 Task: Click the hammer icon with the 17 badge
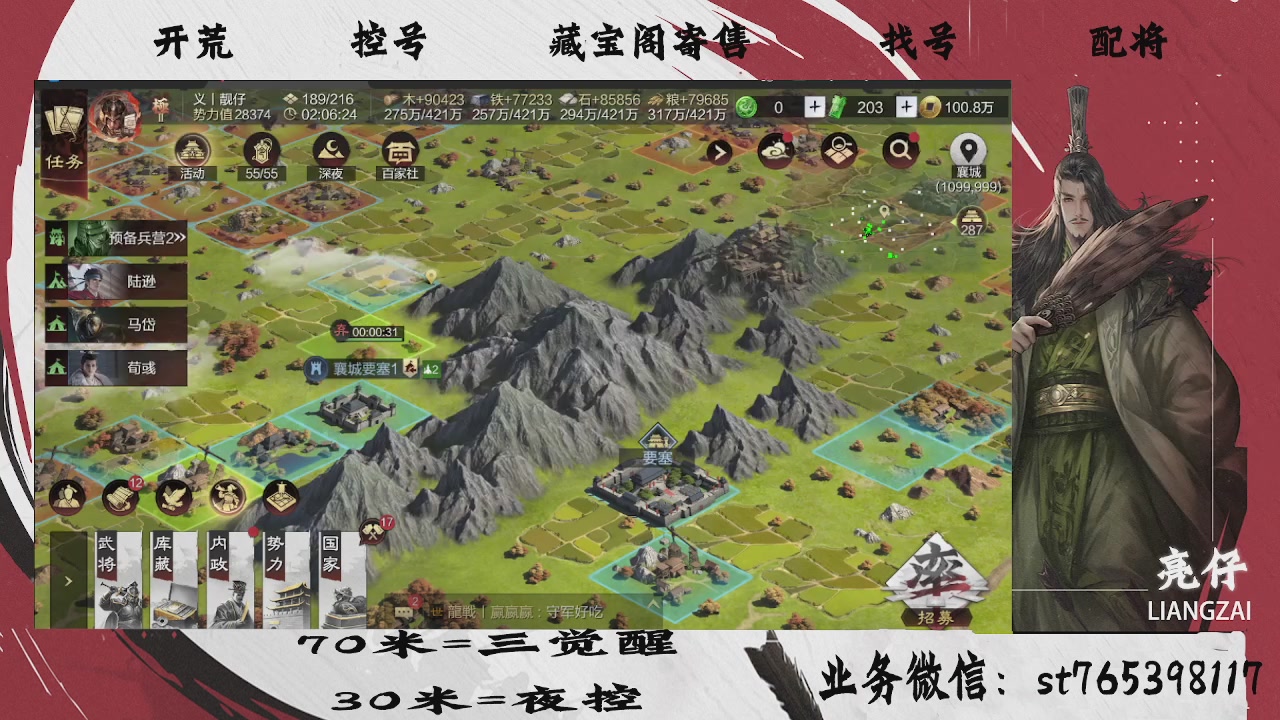coord(371,530)
